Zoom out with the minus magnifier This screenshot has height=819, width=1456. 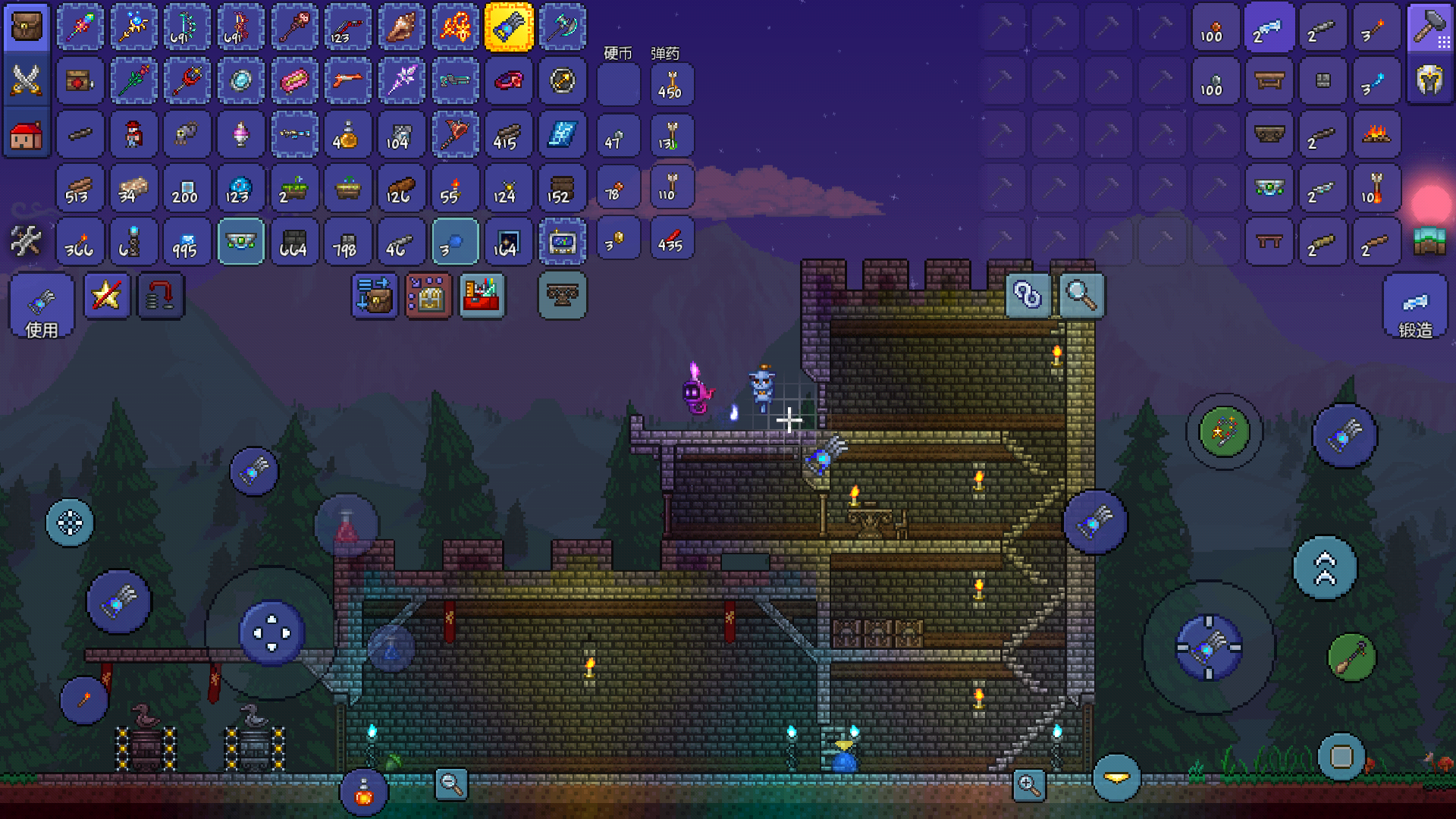pos(451,784)
